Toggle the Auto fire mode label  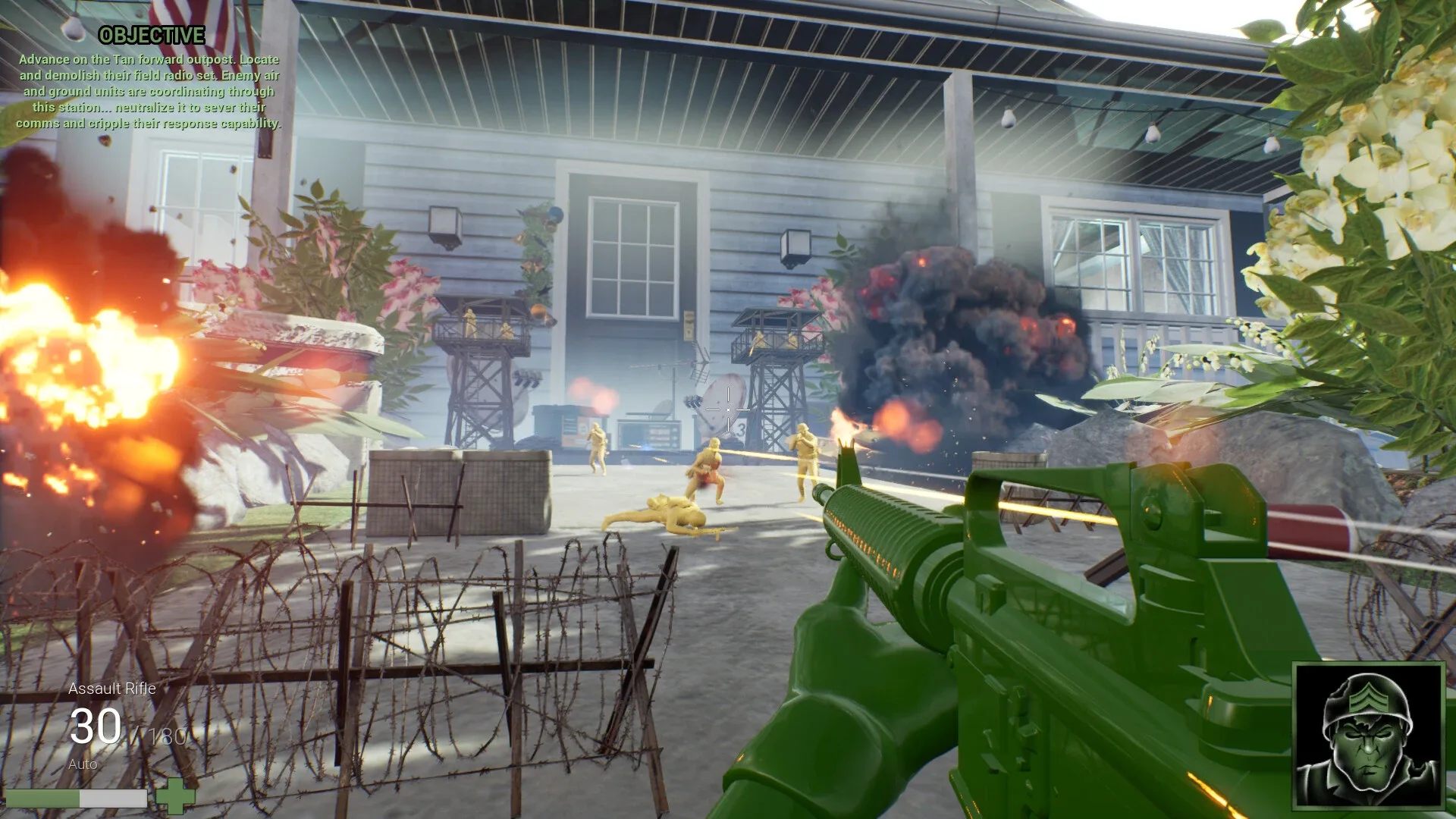pyautogui.click(x=83, y=765)
